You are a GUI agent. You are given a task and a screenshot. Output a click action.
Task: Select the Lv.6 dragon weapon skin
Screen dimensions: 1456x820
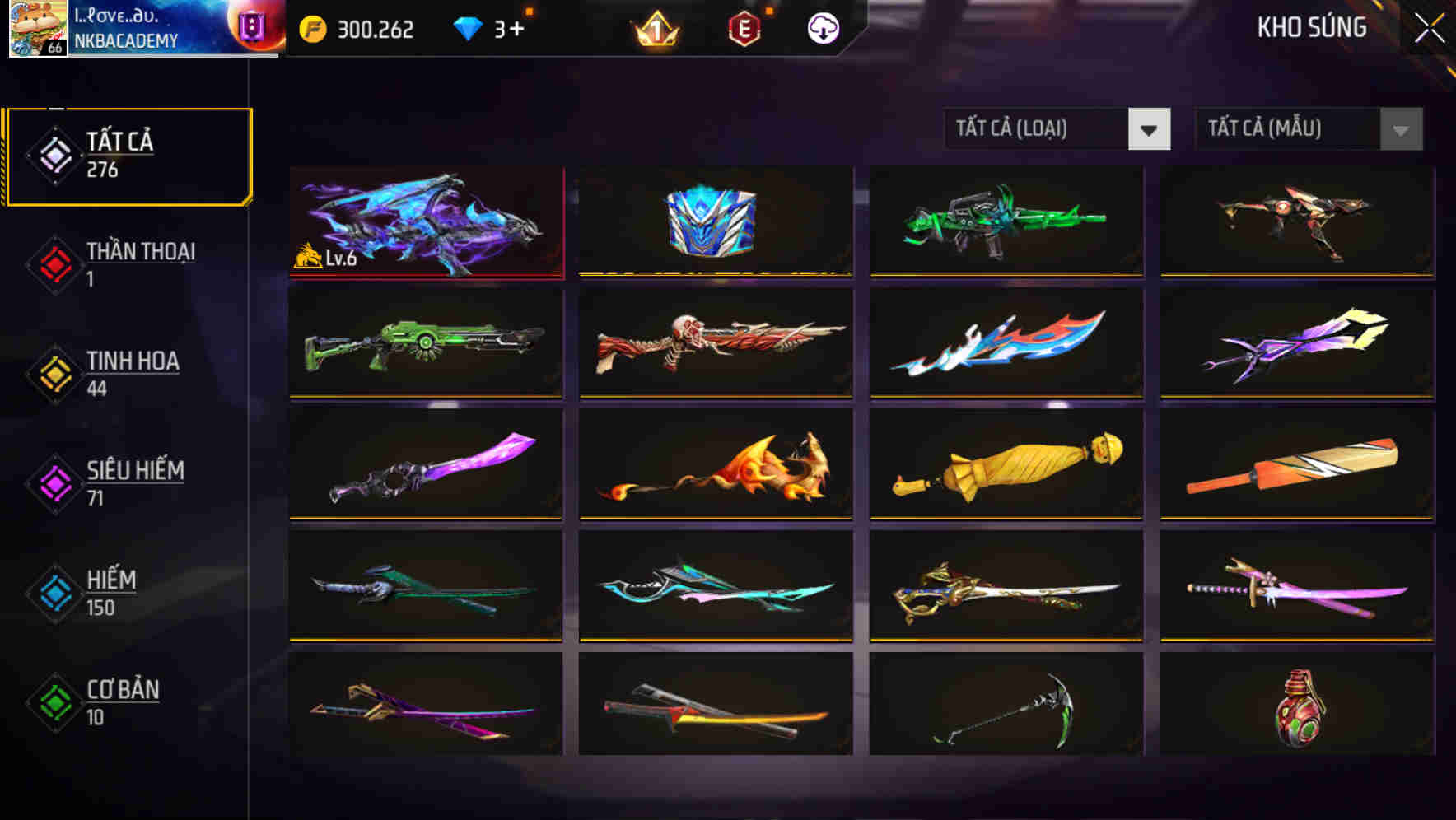427,222
